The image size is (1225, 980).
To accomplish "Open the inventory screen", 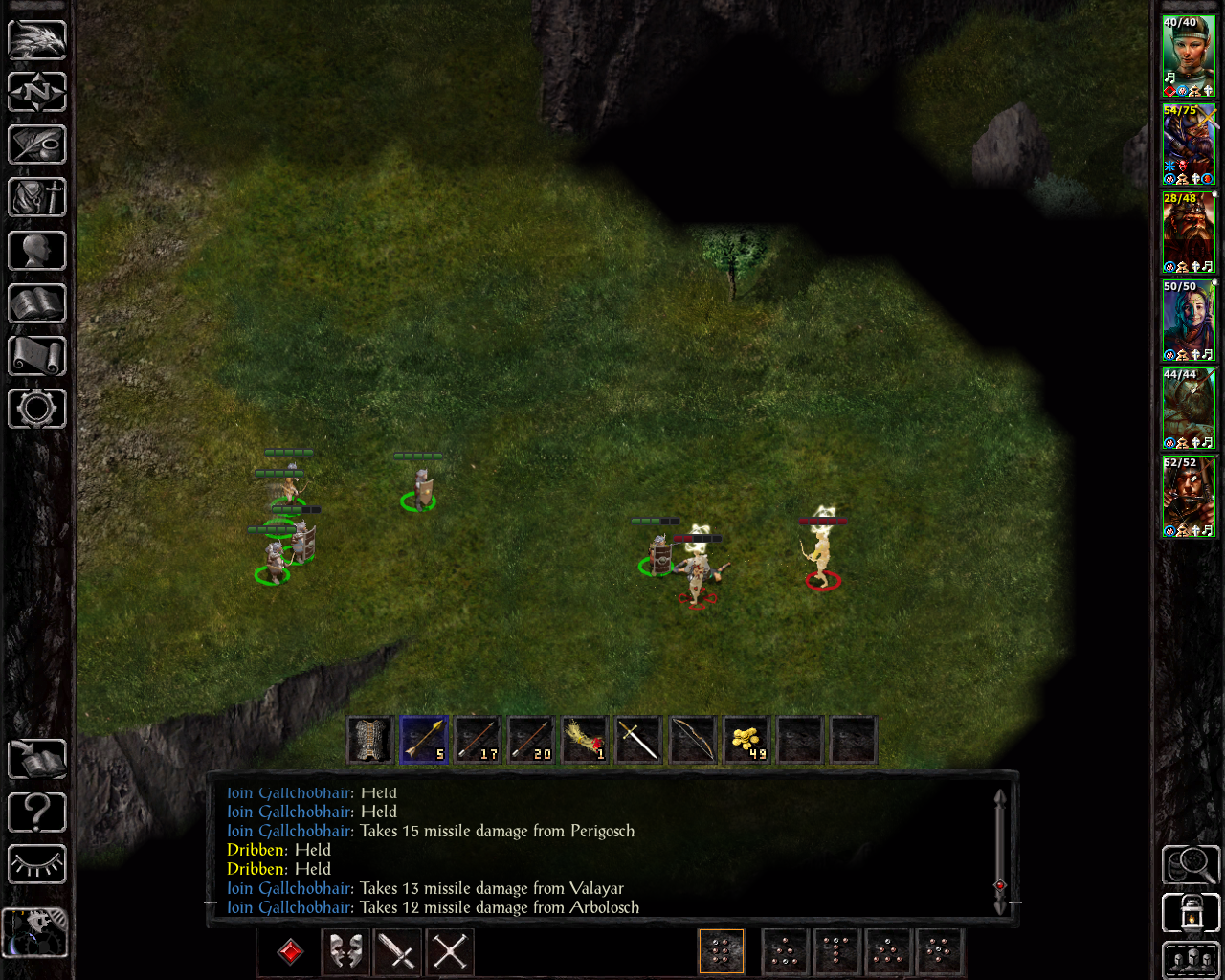I will pos(37,198).
